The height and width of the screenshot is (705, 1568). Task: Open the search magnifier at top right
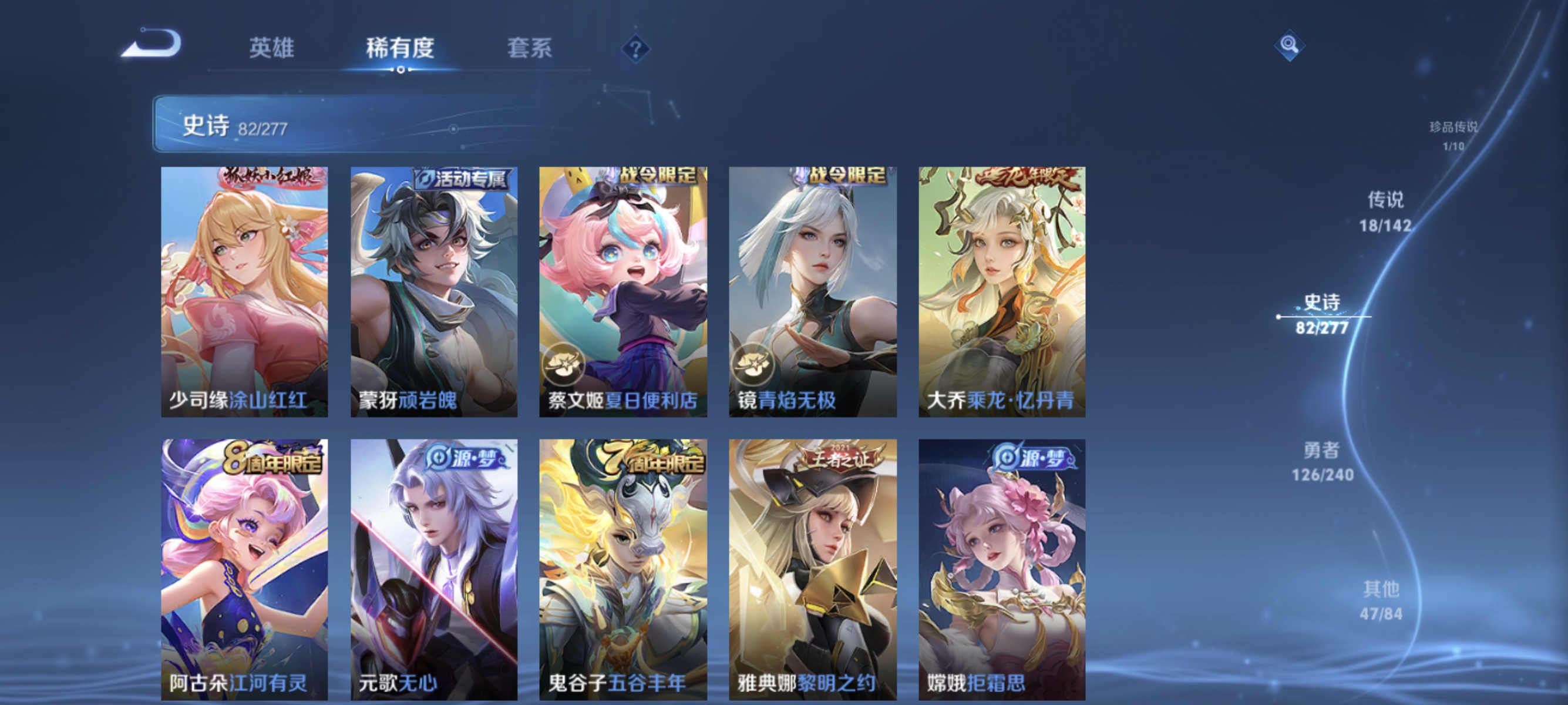pyautogui.click(x=1291, y=45)
